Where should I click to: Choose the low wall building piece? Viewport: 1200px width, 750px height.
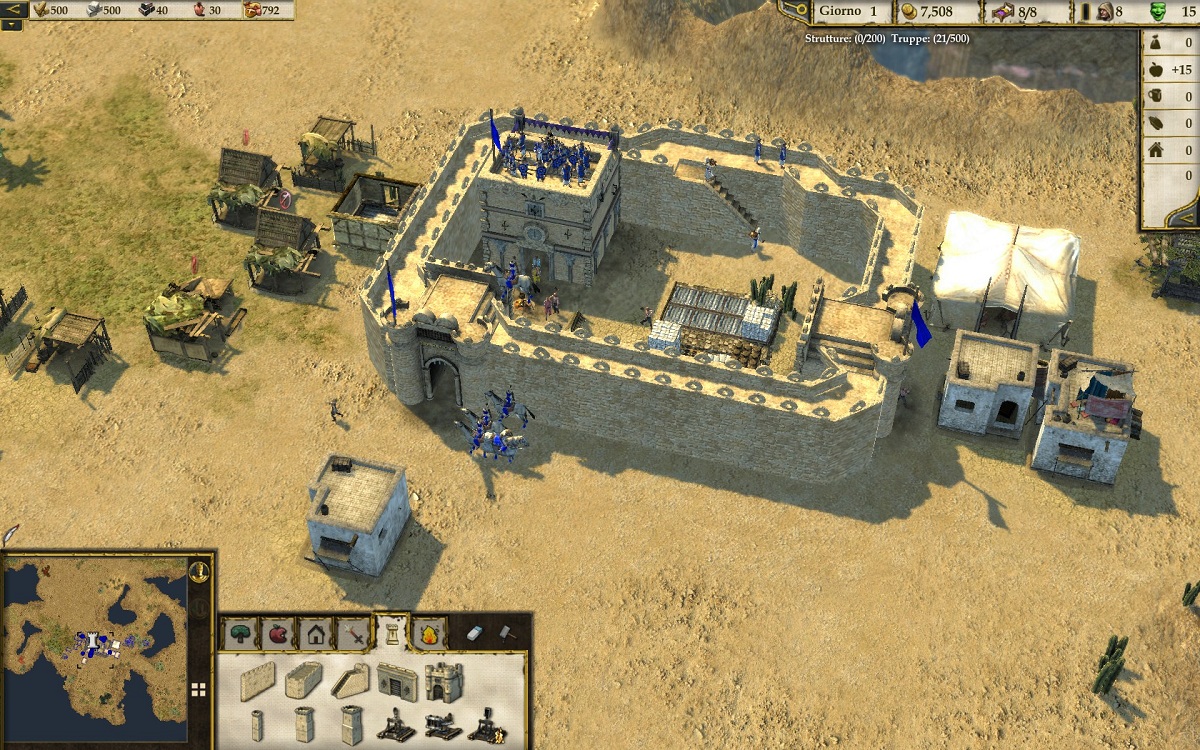pyautogui.click(x=257, y=680)
